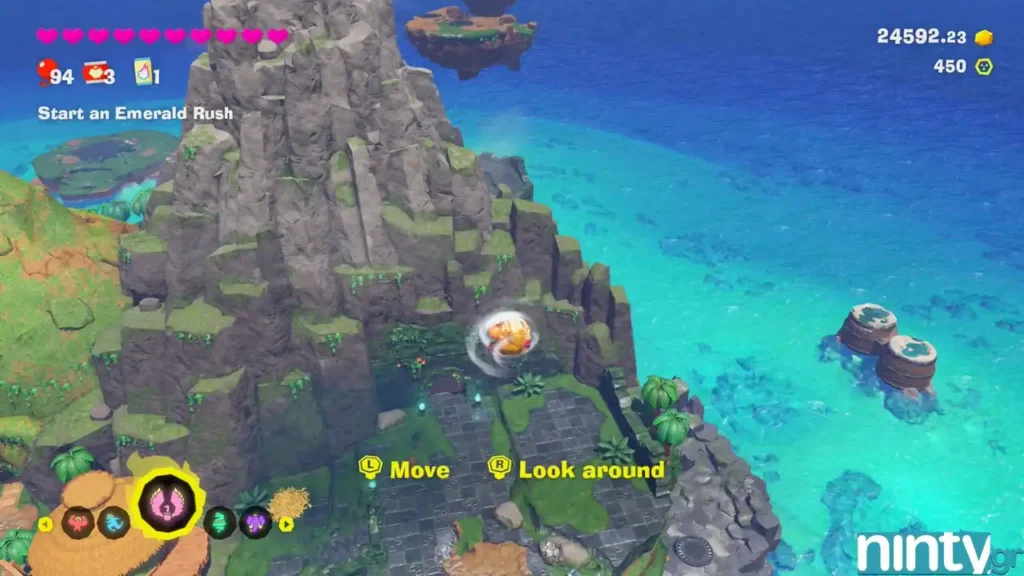Click the left arrow of the Bananza selector
This screenshot has width=1024, height=576.
coord(44,523)
